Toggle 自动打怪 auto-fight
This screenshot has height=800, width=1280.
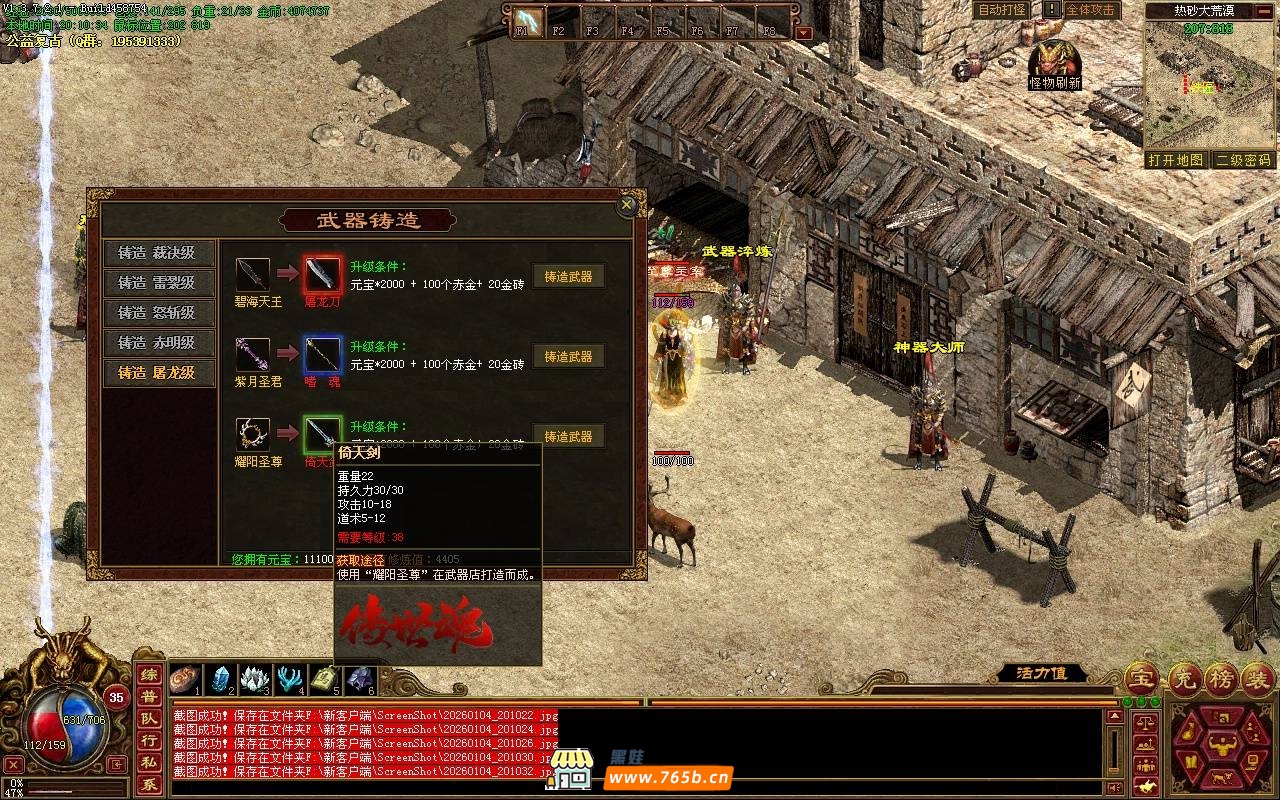[x=1001, y=10]
